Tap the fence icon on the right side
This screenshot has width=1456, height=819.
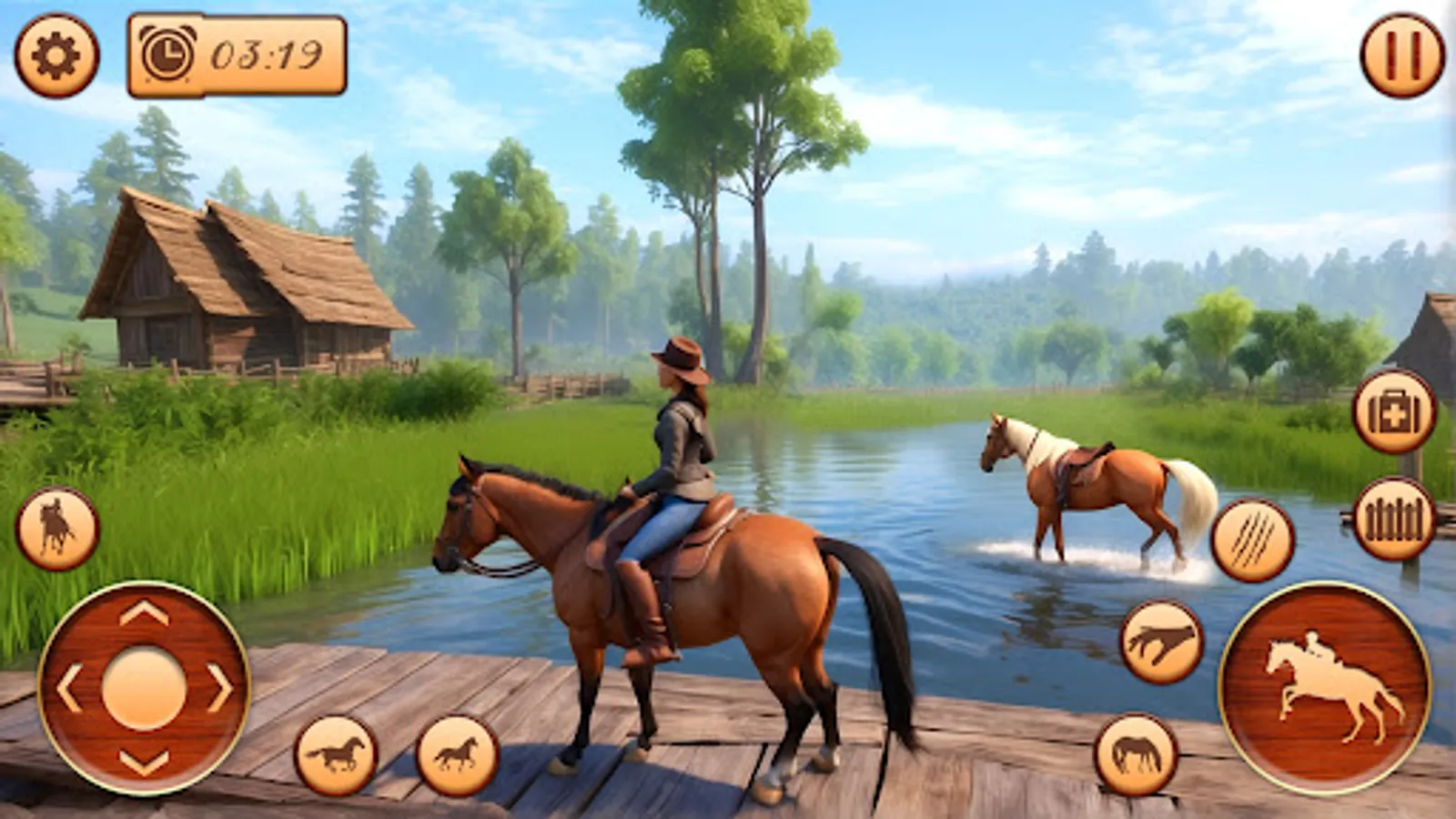point(1393,520)
